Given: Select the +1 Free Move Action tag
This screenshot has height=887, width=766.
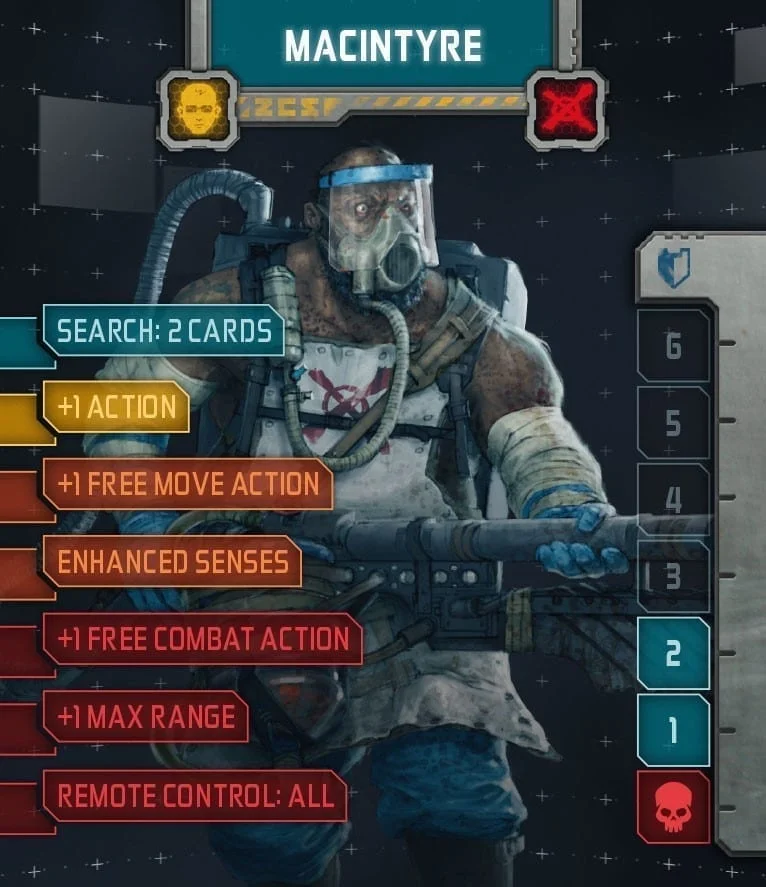Looking at the screenshot, I should (x=188, y=484).
